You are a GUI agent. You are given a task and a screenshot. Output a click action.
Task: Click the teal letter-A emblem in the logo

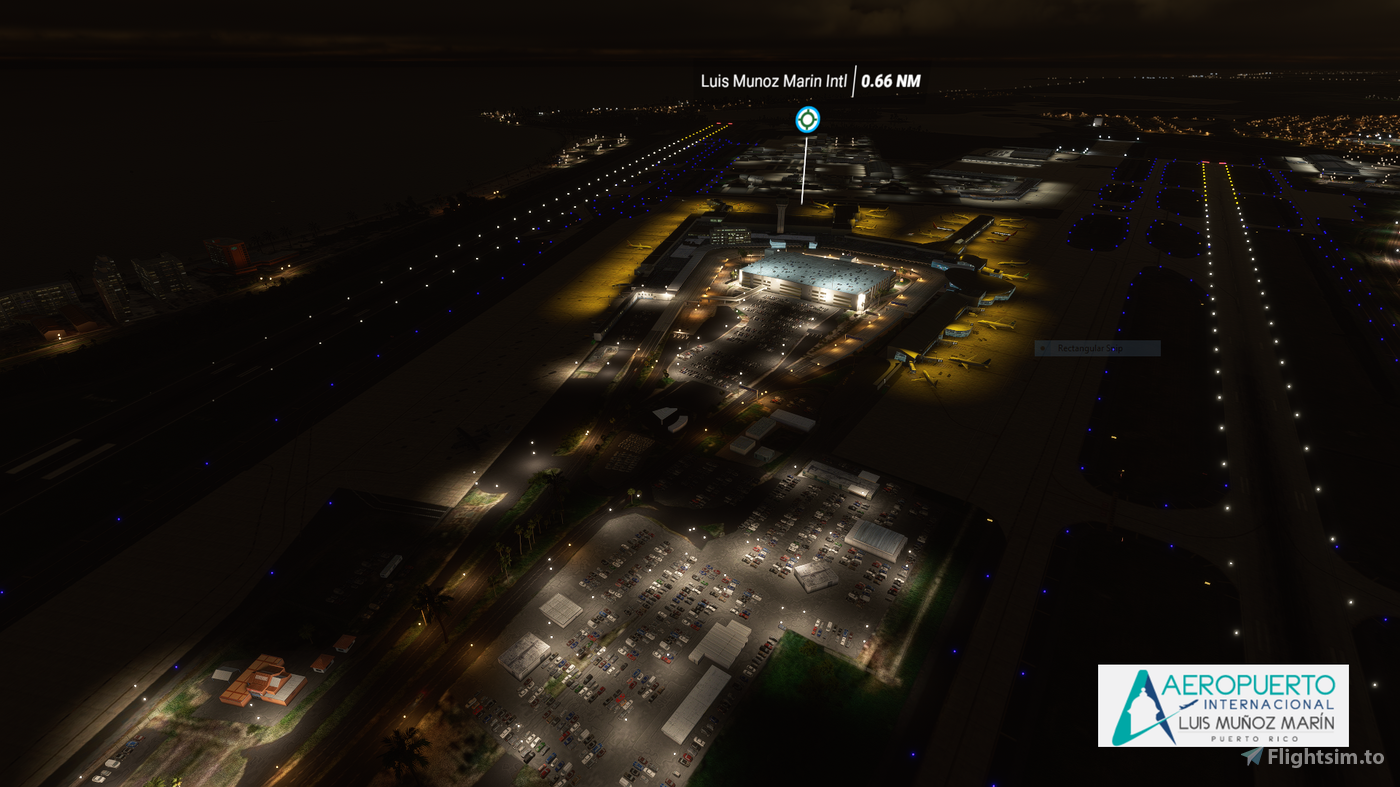[x=1130, y=705]
